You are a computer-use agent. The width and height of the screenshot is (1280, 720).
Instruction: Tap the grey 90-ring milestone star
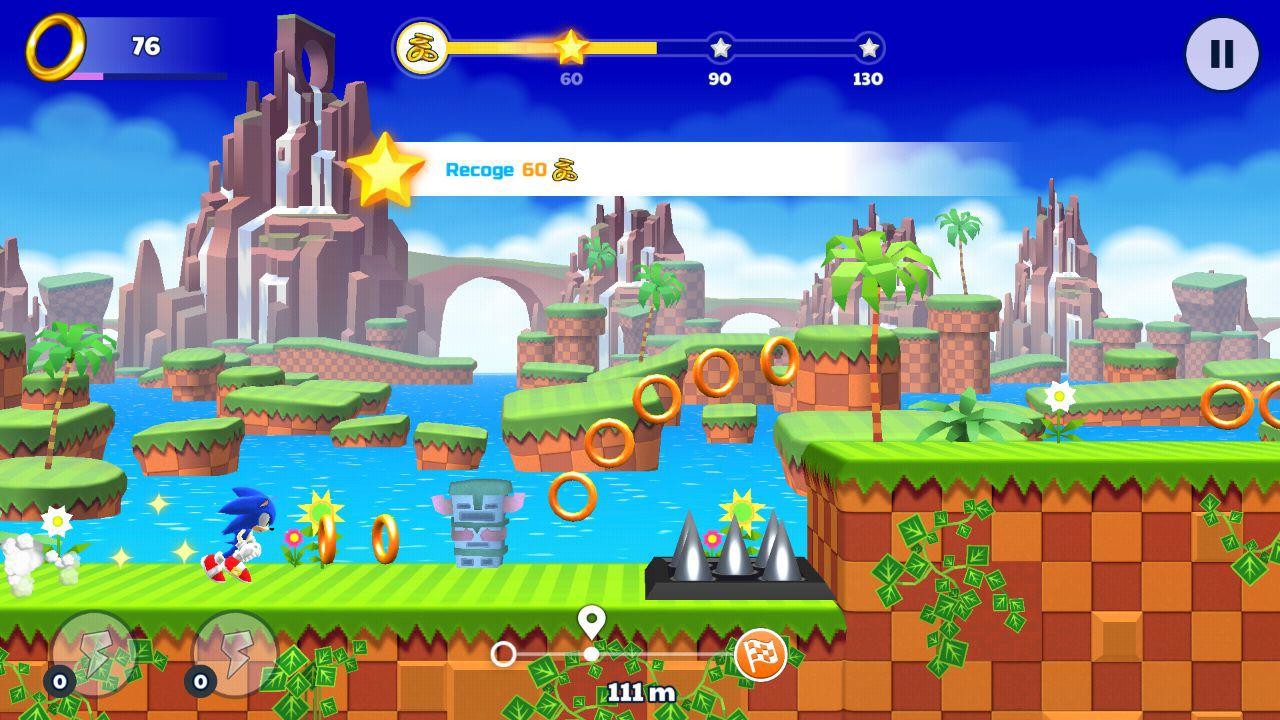(718, 46)
